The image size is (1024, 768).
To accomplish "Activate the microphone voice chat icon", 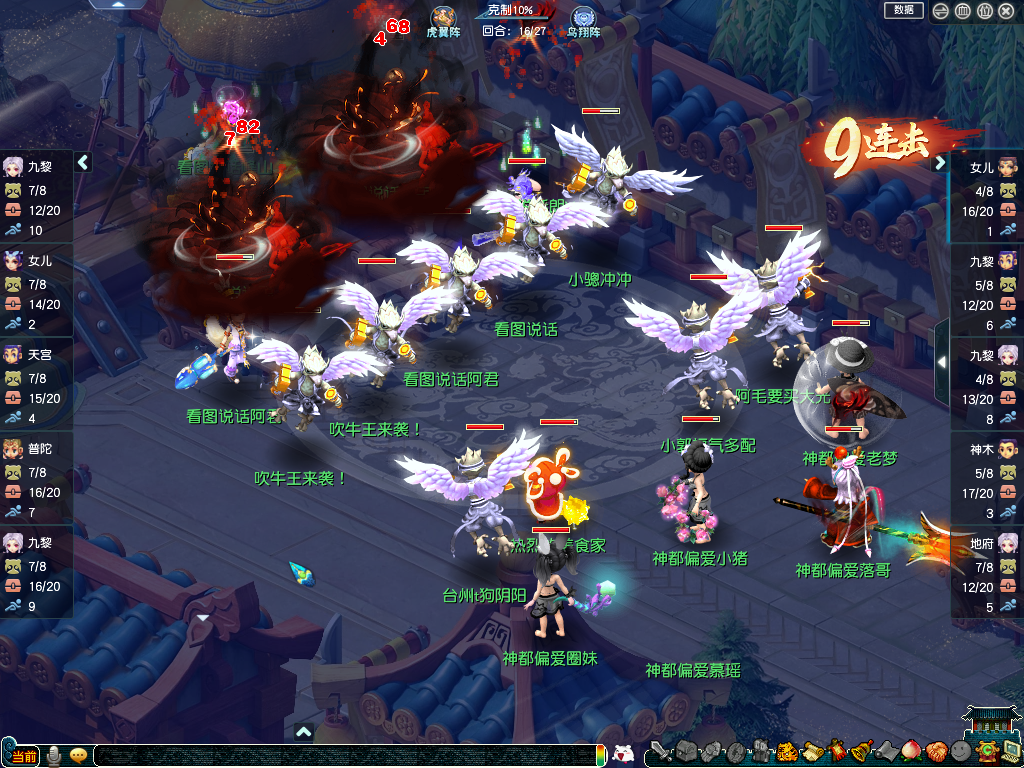I will point(55,755).
